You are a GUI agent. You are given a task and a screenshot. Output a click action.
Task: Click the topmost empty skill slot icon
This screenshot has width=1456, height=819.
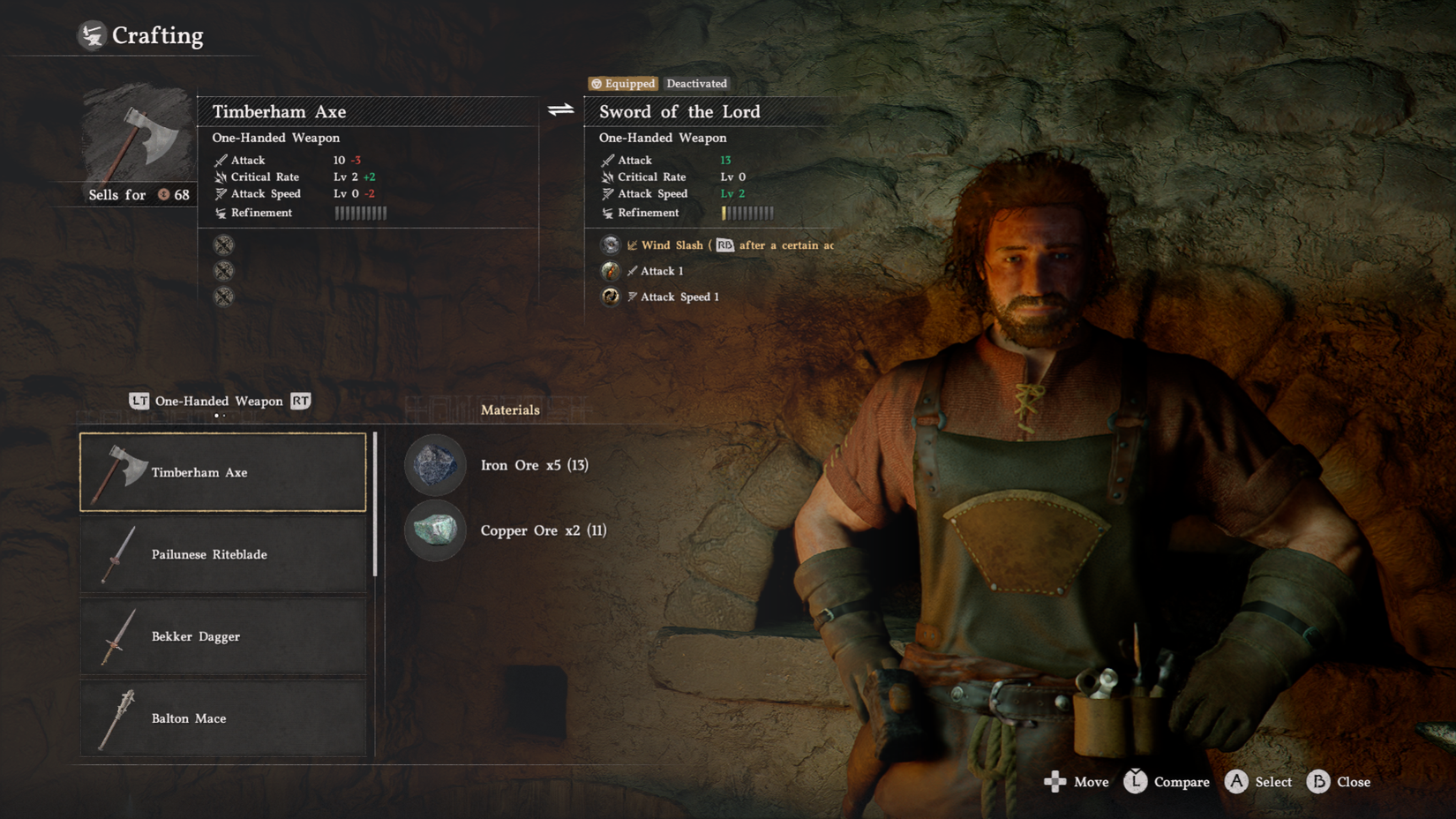pyautogui.click(x=225, y=244)
